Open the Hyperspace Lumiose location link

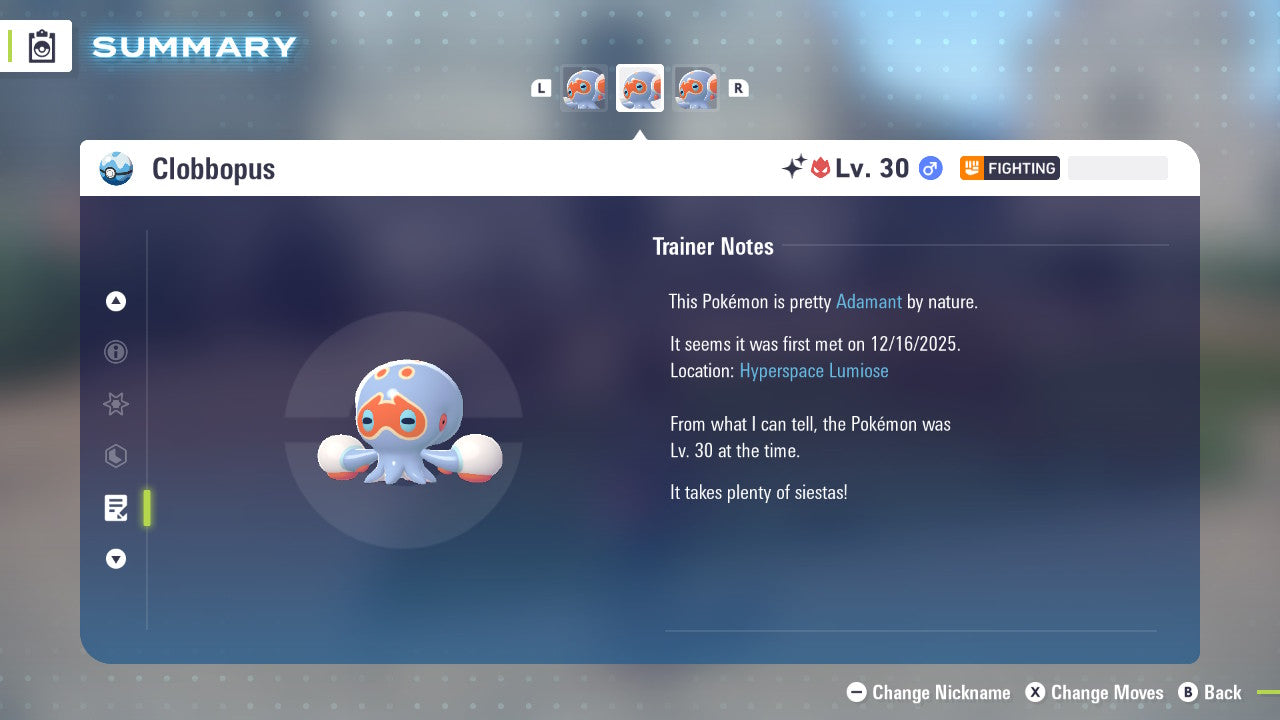[814, 370]
